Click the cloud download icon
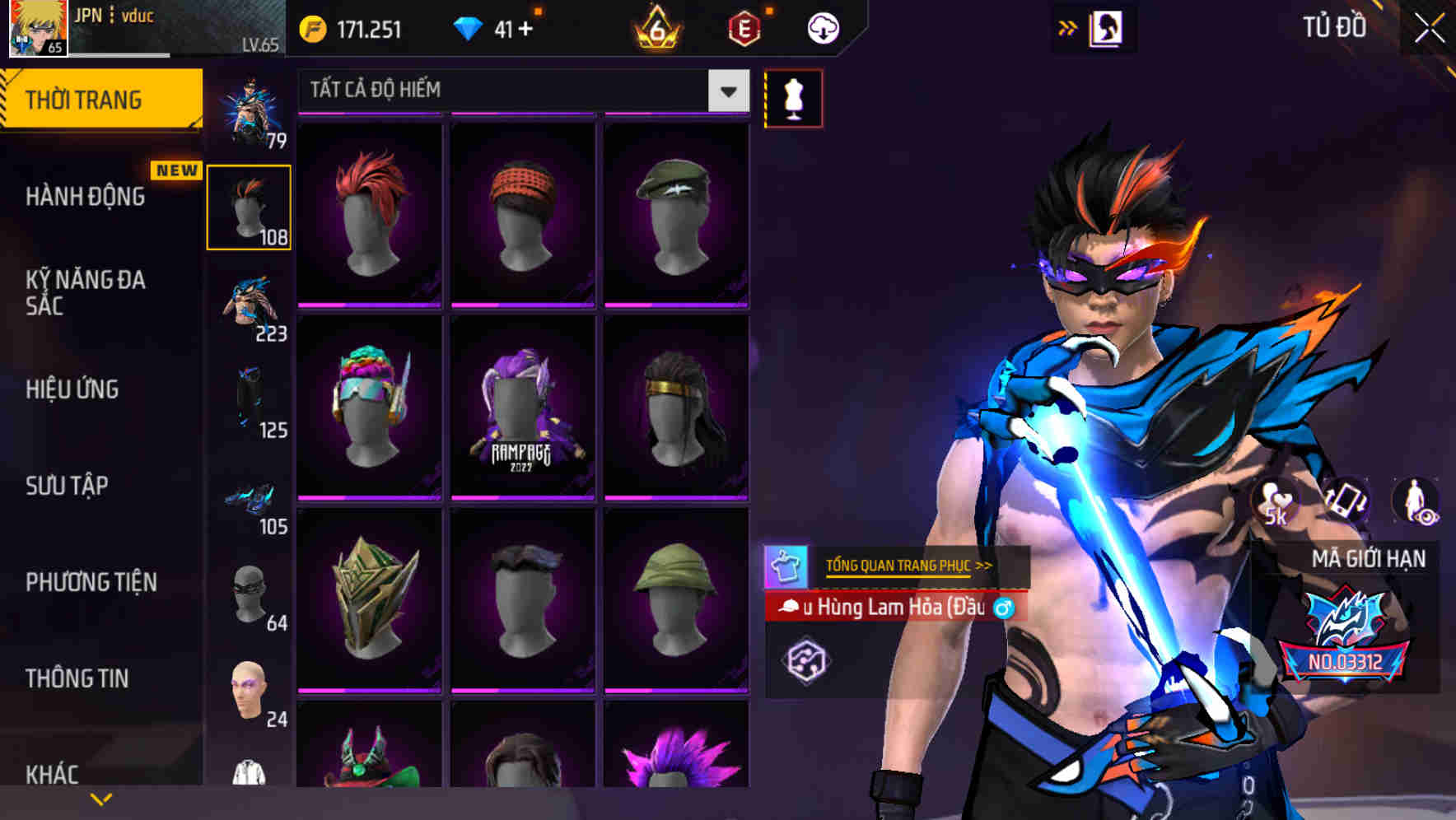The width and height of the screenshot is (1456, 820). pyautogui.click(x=823, y=29)
